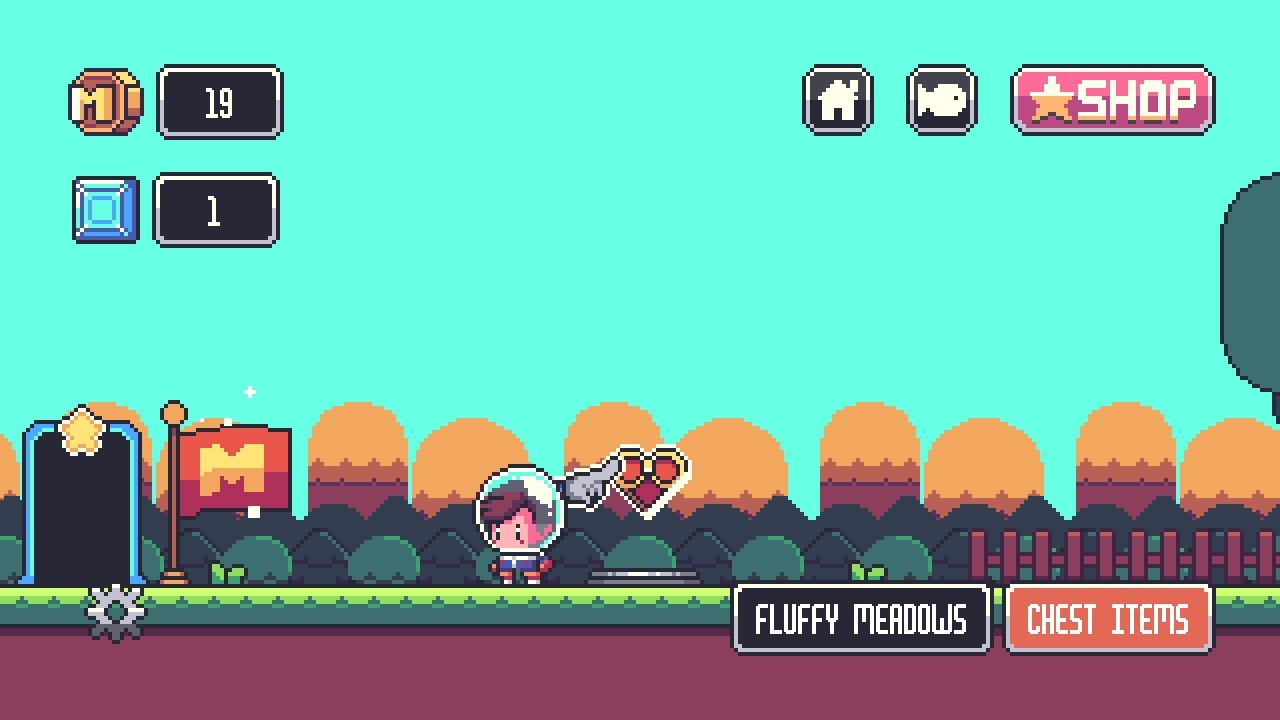Select the Fluffy Meadows button

click(861, 620)
